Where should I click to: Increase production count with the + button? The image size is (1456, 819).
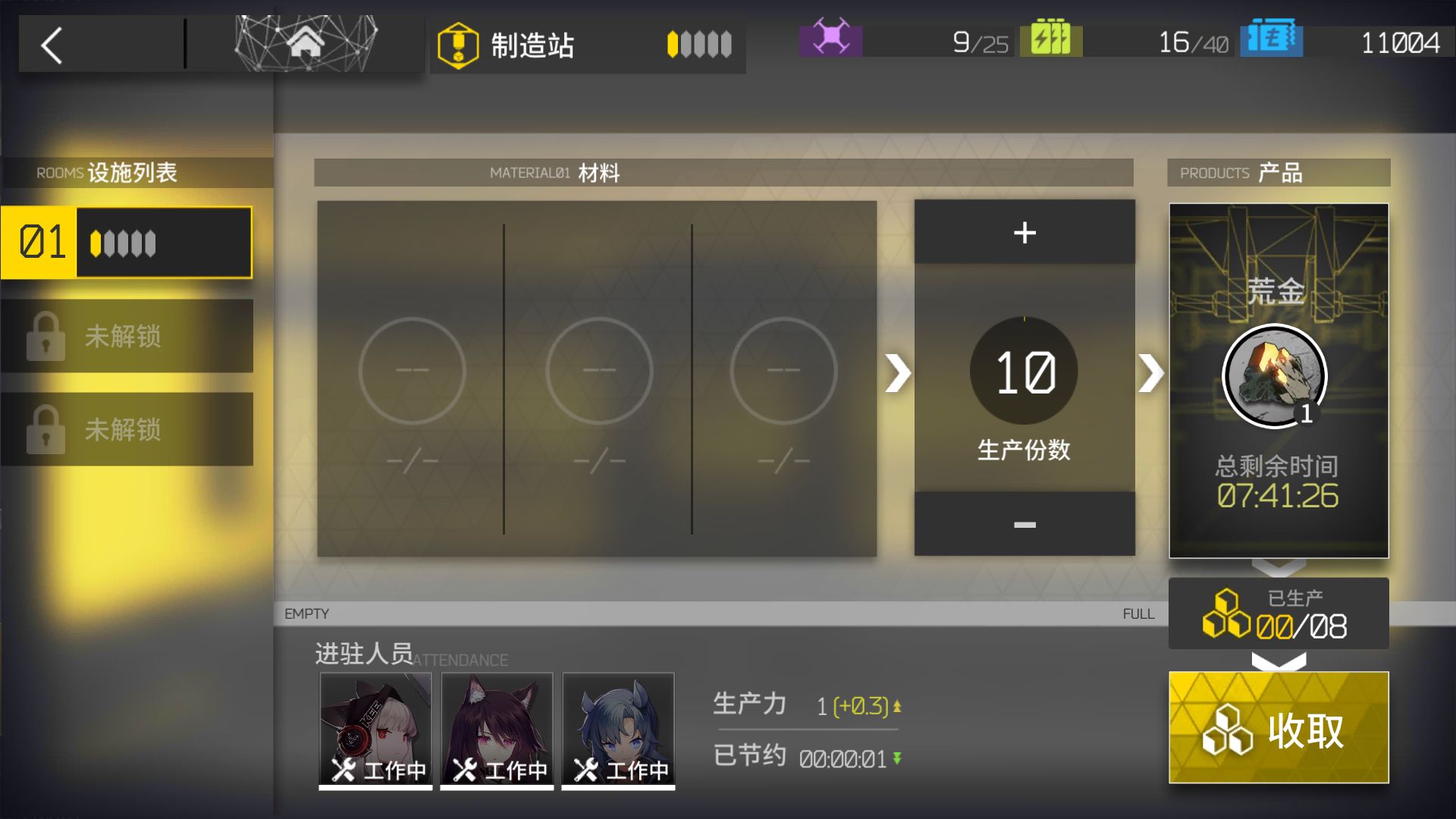click(x=1024, y=232)
